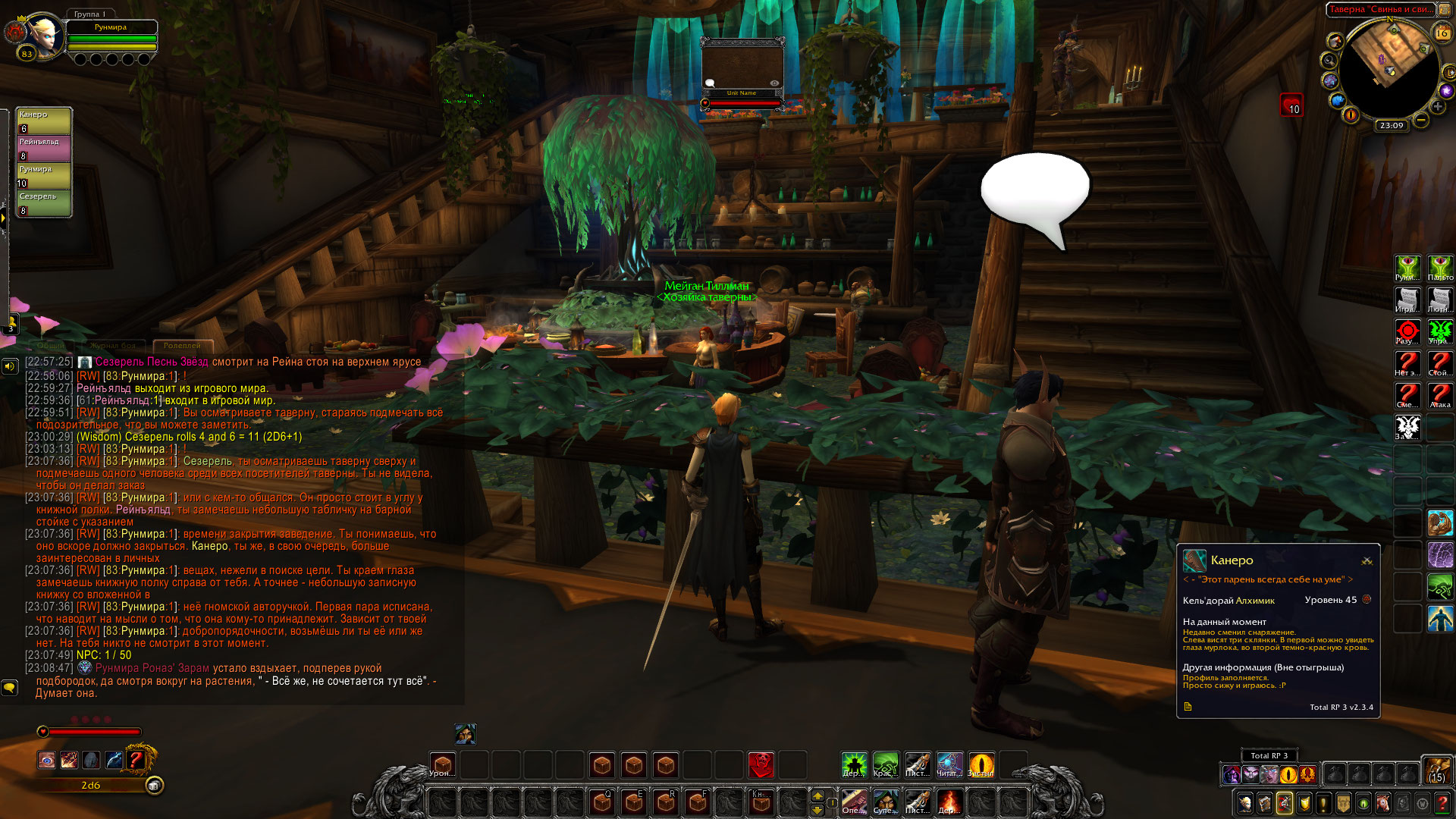
Task: Zoom out the minimap with minus button
Action: coord(1421,120)
